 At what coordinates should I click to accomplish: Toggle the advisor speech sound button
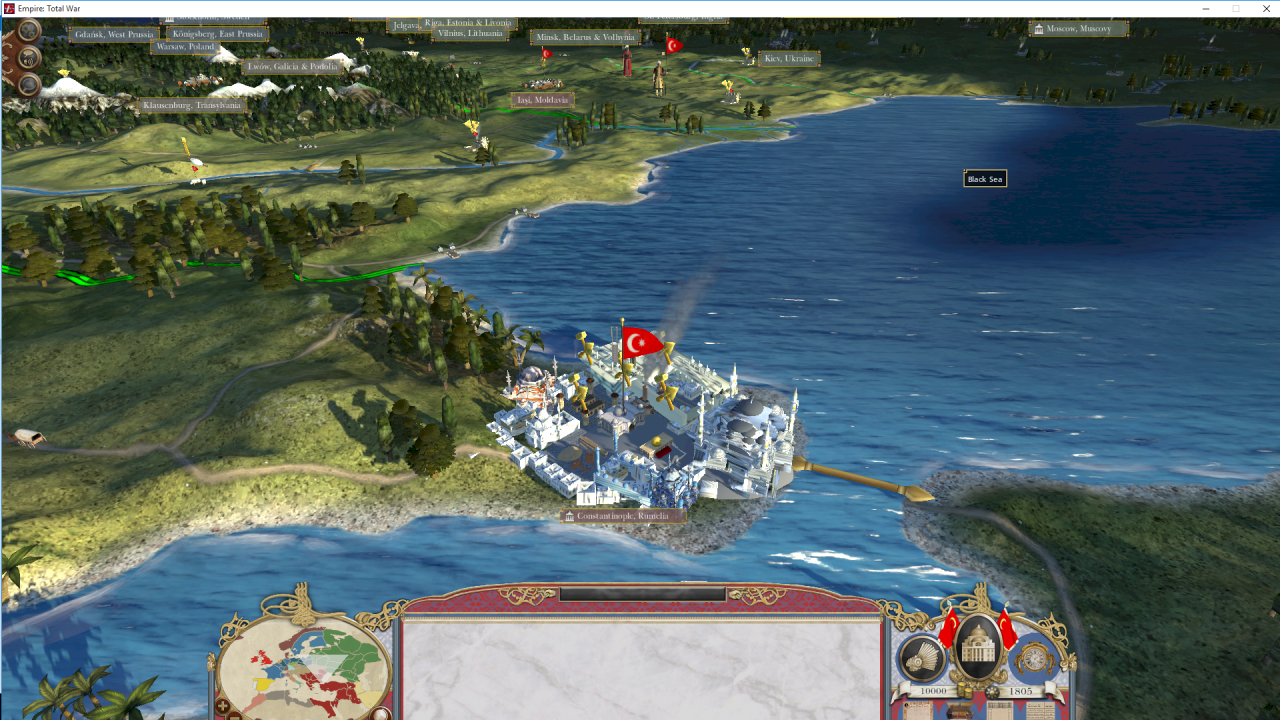pyautogui.click(x=29, y=57)
